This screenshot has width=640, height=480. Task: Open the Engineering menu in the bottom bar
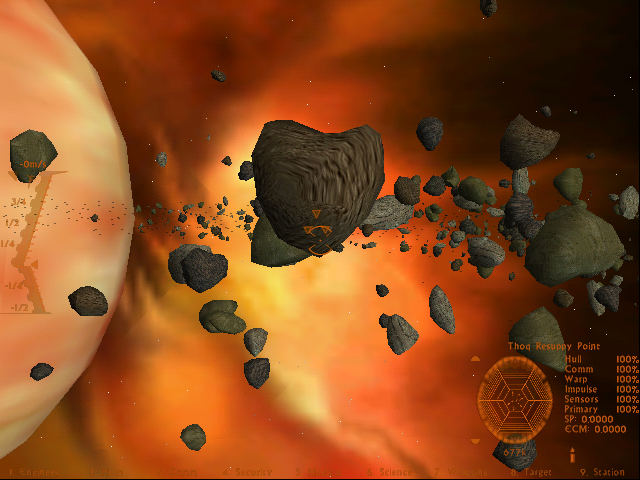pos(30,472)
